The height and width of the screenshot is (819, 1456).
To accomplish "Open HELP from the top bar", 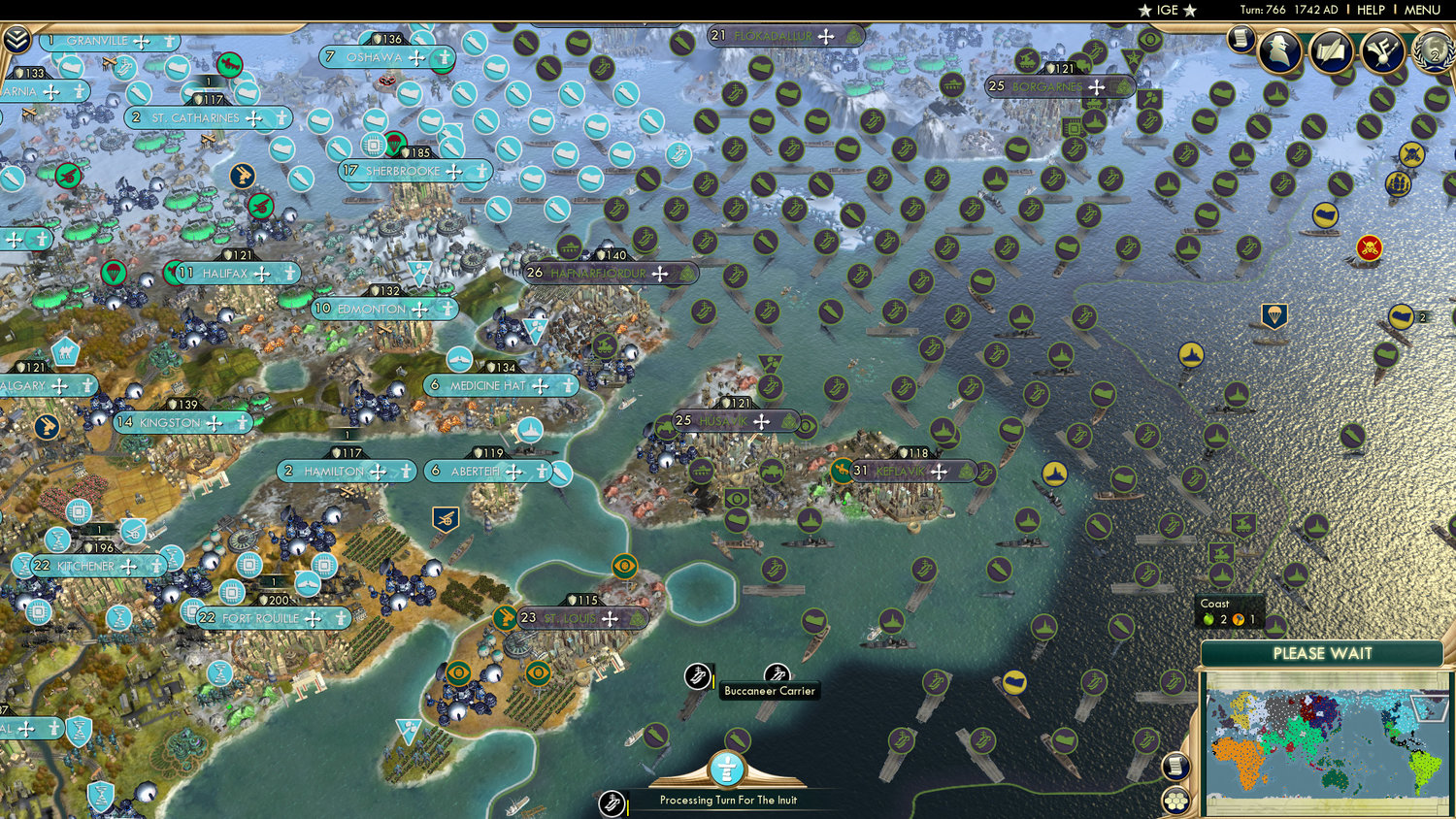I will pyautogui.click(x=1372, y=11).
